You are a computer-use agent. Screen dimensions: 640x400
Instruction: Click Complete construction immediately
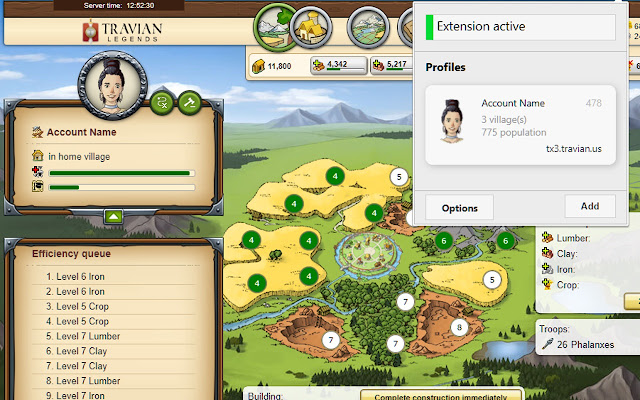coord(440,395)
